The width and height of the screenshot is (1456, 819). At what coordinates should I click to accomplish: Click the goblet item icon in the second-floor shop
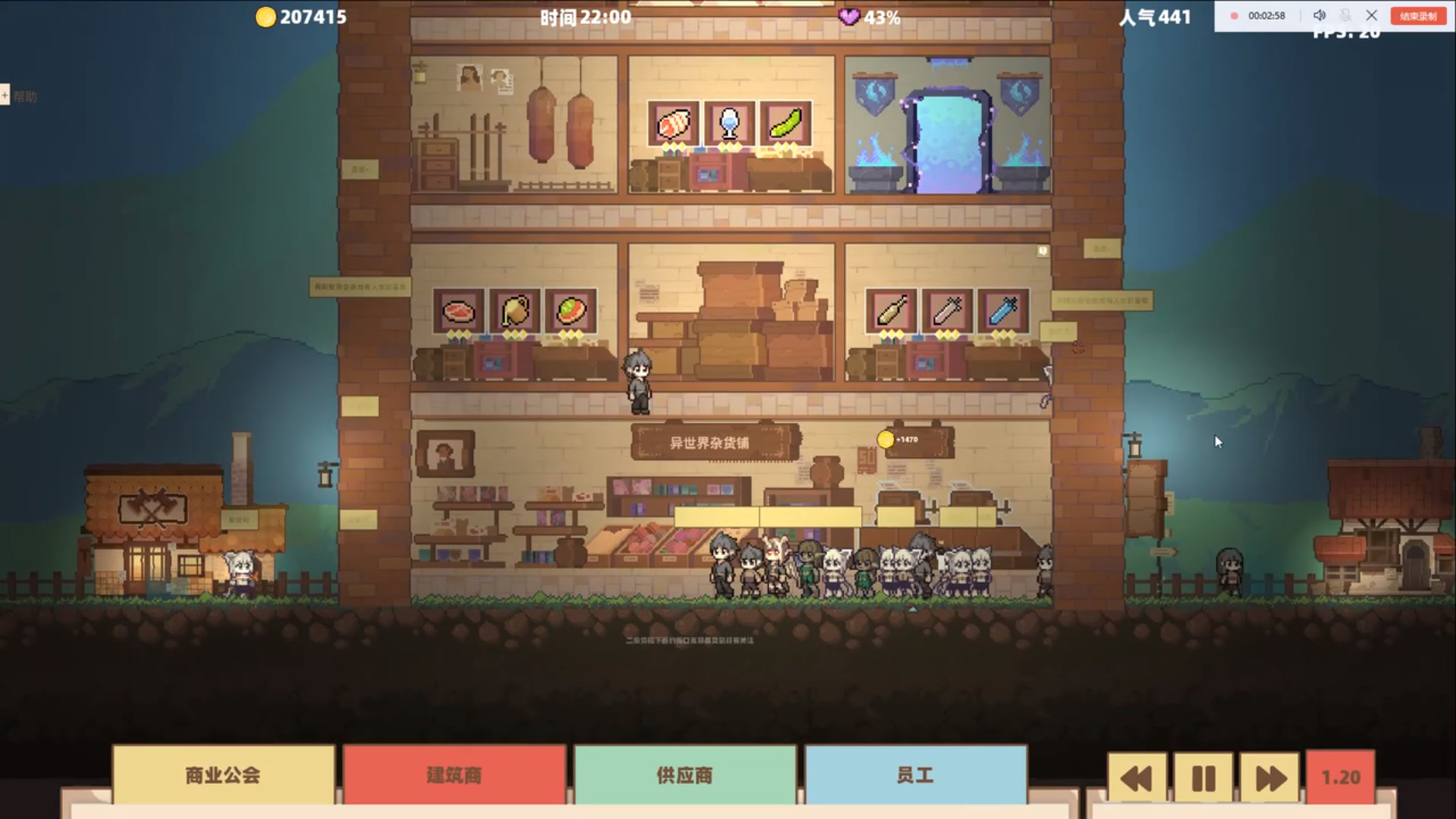tap(729, 124)
